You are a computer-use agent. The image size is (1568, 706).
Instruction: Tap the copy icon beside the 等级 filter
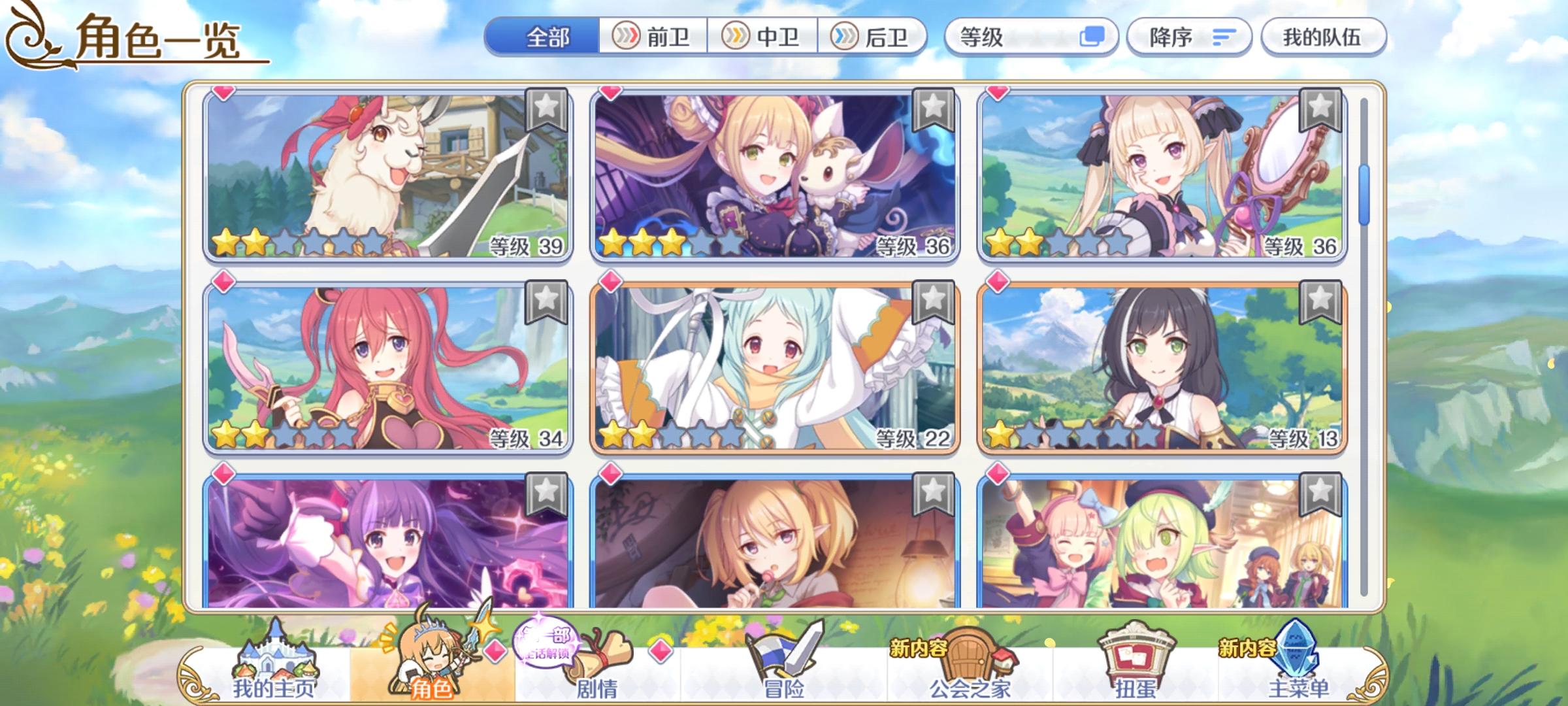pyautogui.click(x=1095, y=37)
